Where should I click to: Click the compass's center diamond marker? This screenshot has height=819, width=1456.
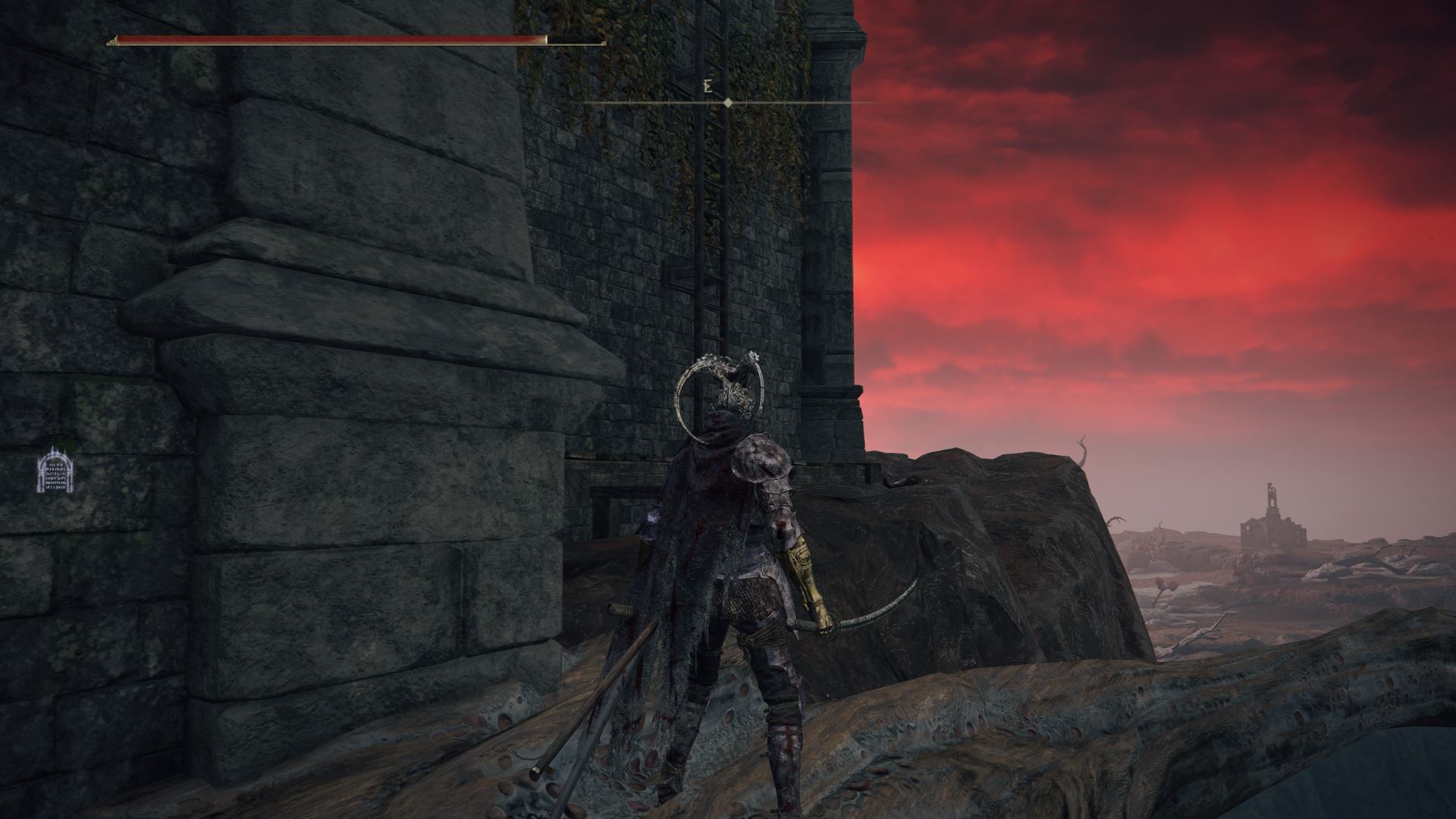coord(728,102)
